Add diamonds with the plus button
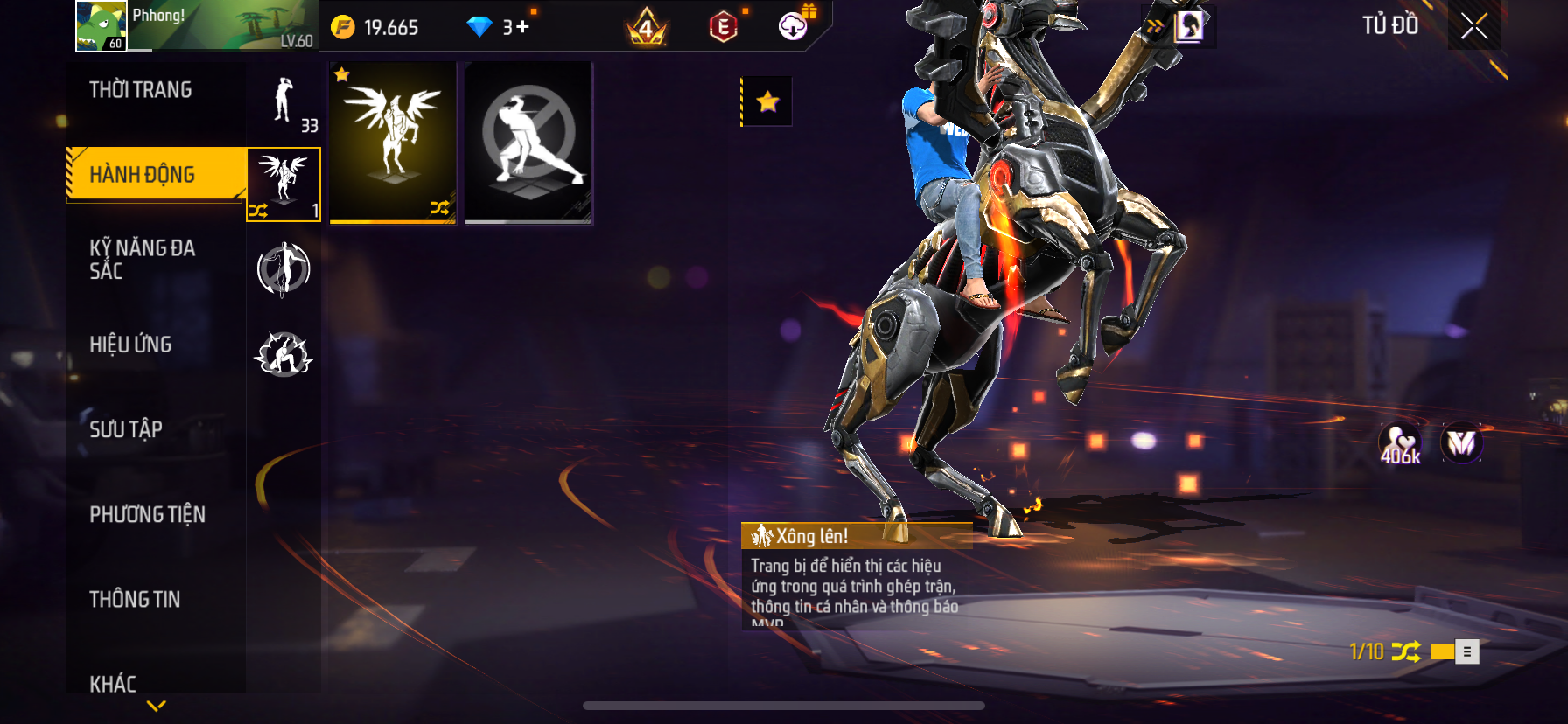This screenshot has width=1568, height=724. [522, 27]
